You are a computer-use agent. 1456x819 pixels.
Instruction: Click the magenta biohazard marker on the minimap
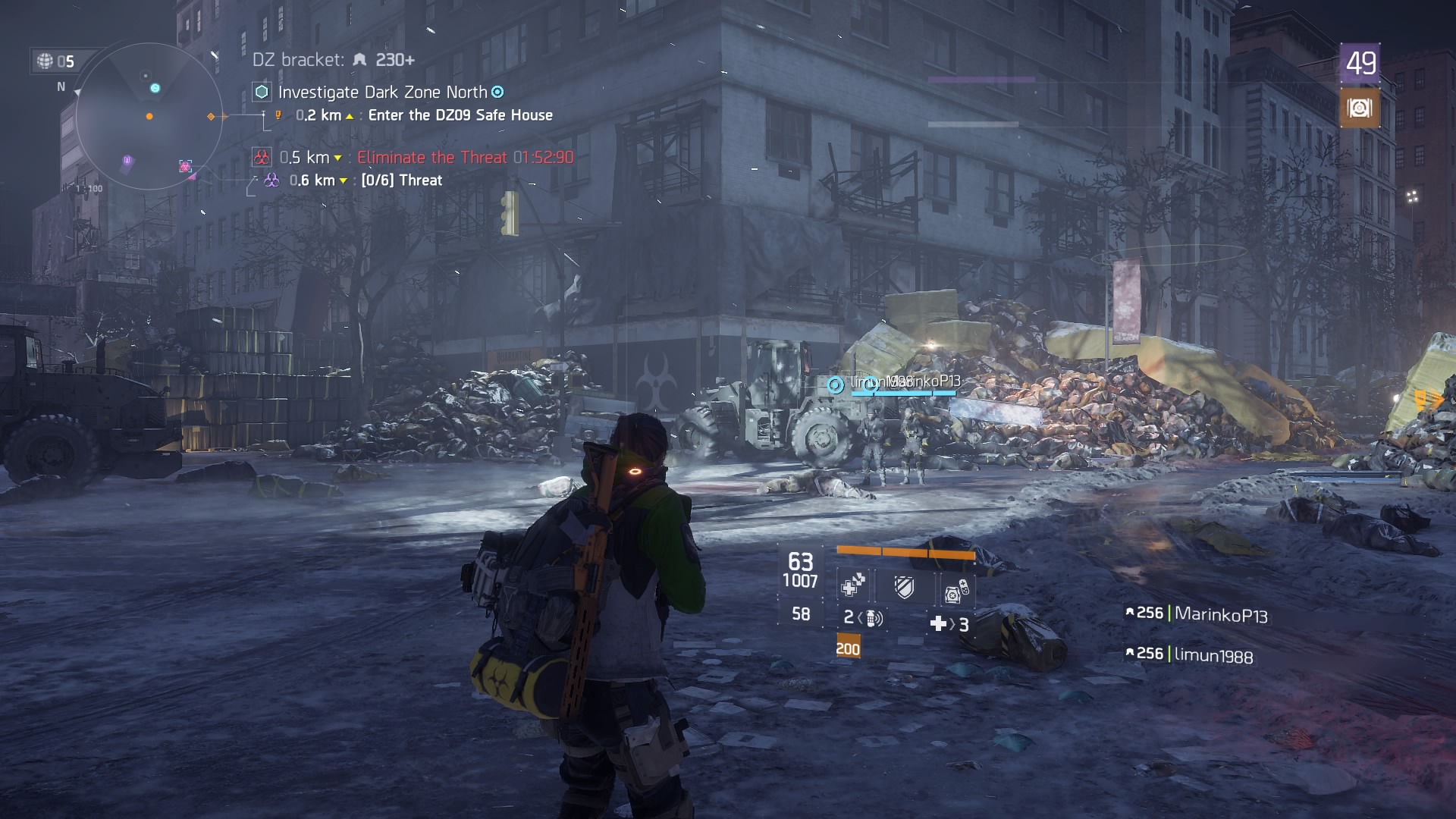click(185, 166)
